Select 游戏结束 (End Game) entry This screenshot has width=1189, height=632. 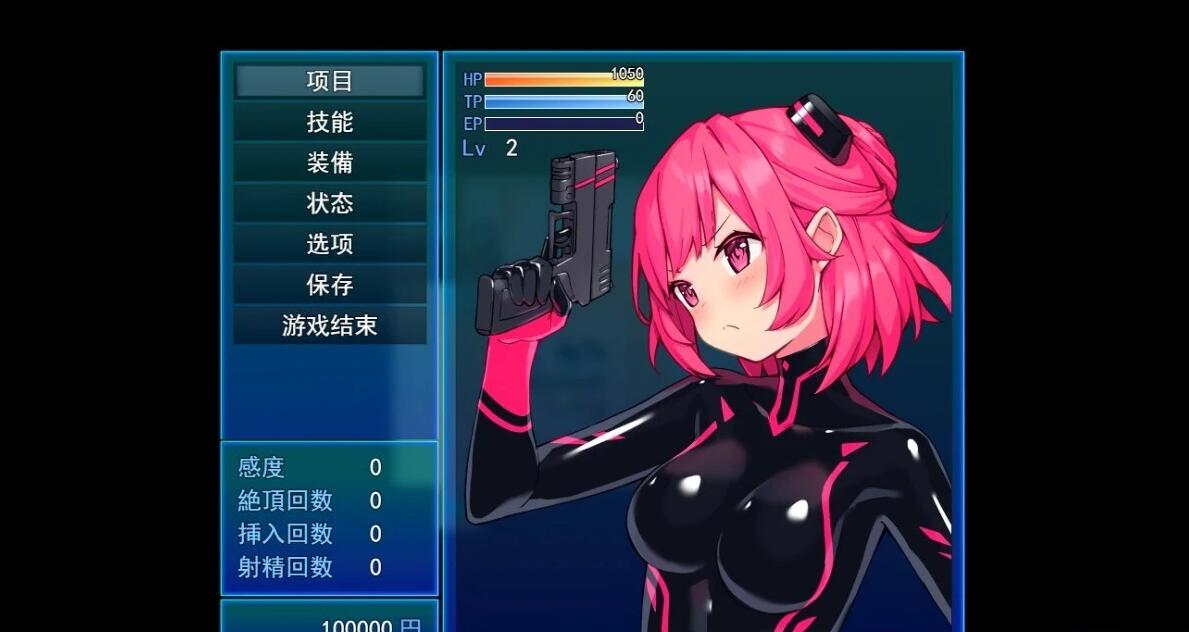[x=329, y=326]
